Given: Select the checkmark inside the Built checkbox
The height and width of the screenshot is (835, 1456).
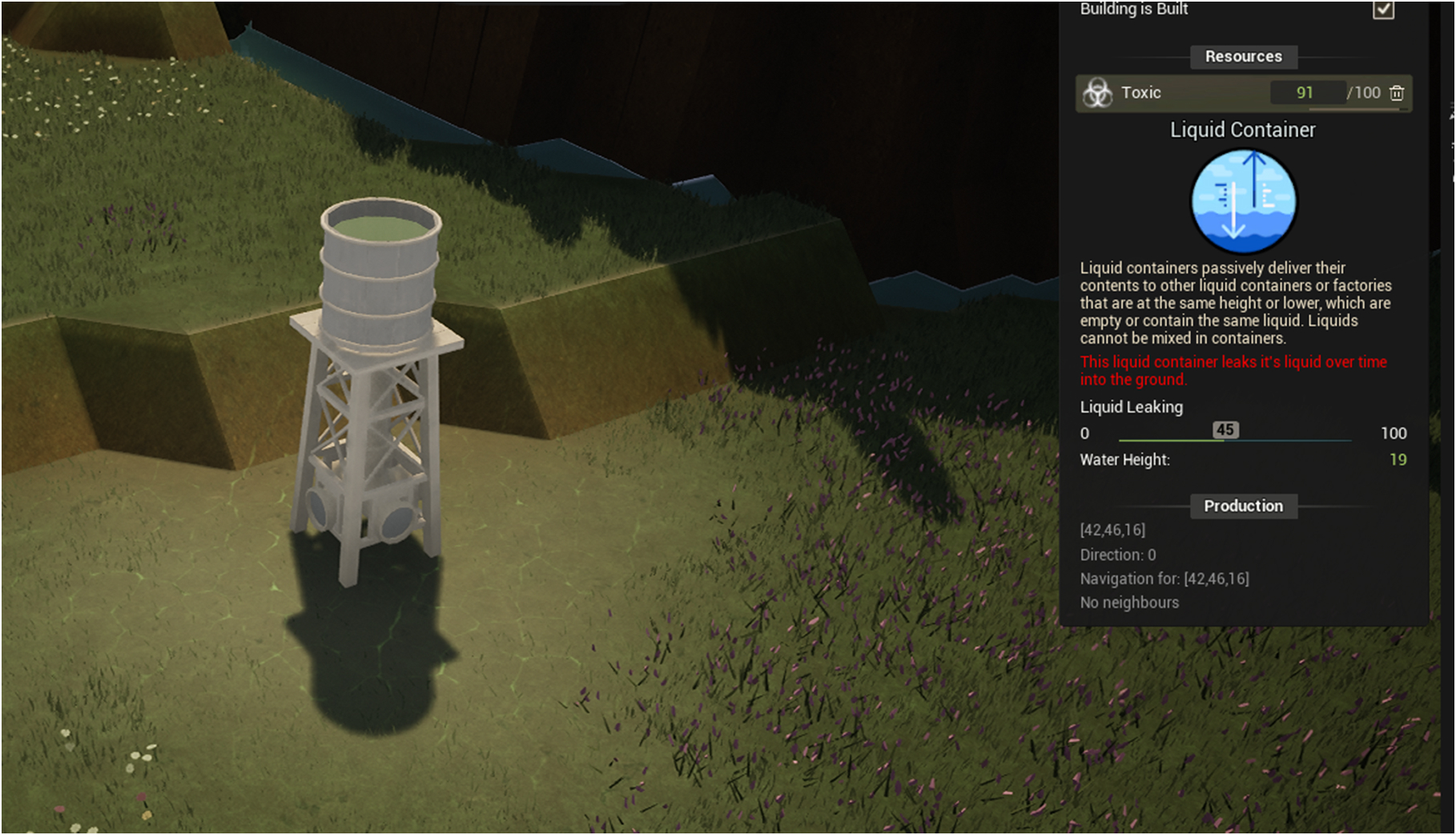Looking at the screenshot, I should point(1383,10).
